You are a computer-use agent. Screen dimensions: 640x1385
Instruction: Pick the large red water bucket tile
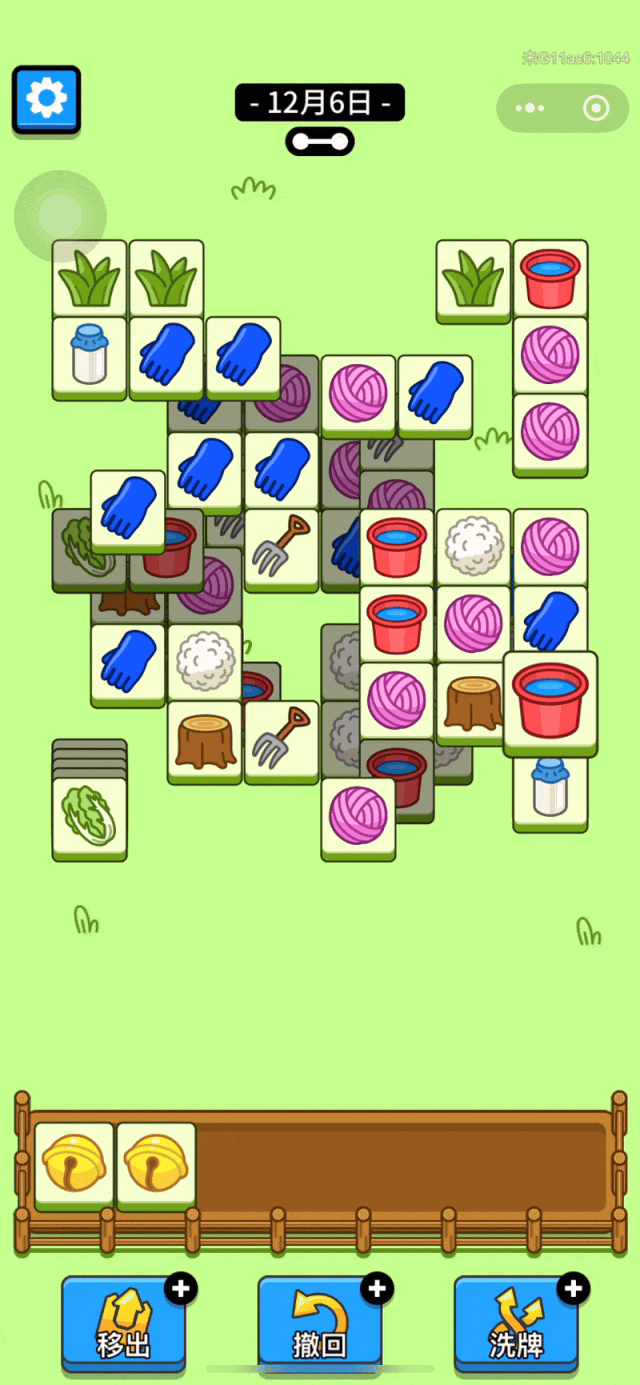coord(550,698)
